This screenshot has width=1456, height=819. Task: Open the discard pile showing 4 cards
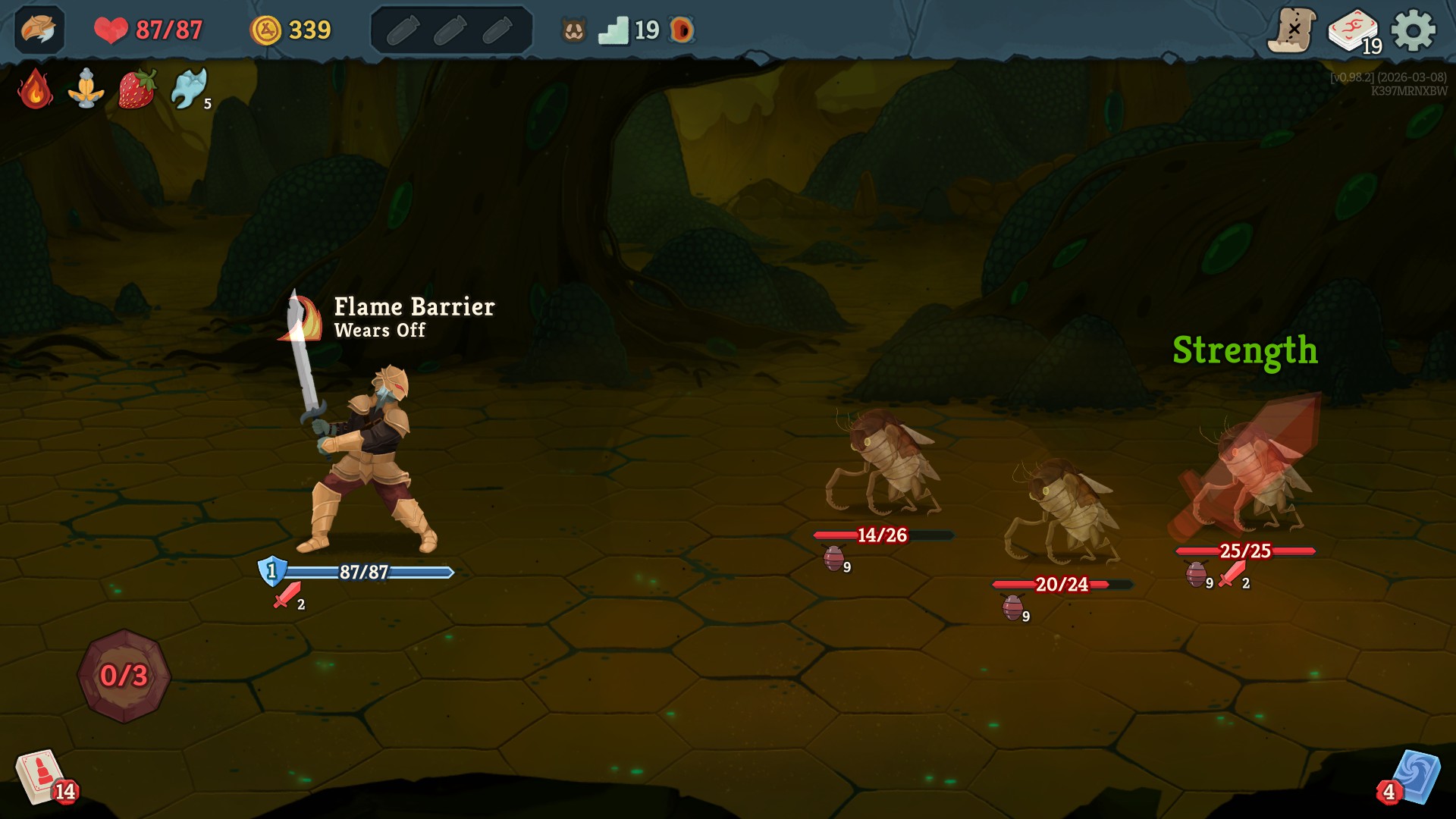pos(1416,775)
